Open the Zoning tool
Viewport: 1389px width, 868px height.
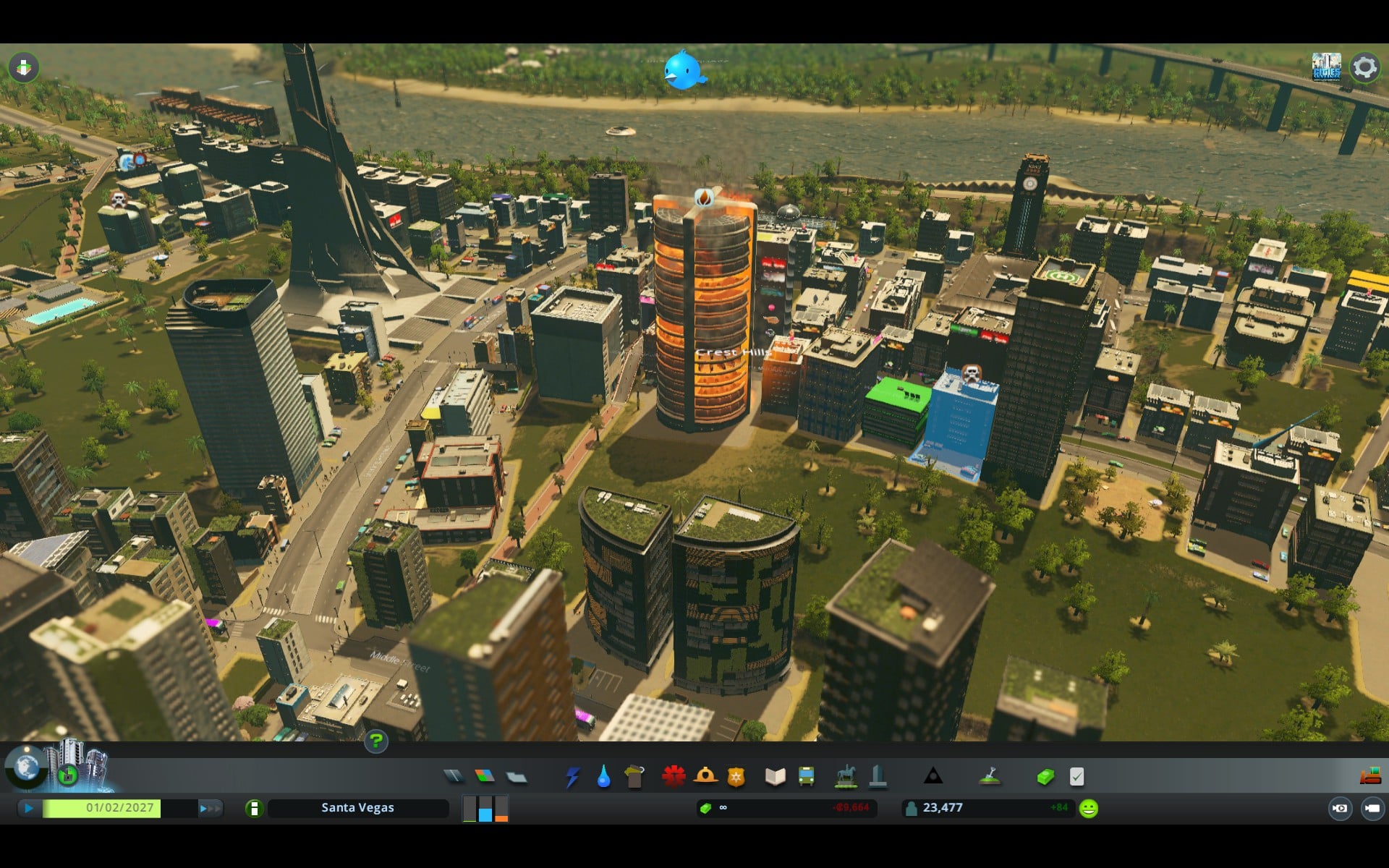[x=485, y=777]
